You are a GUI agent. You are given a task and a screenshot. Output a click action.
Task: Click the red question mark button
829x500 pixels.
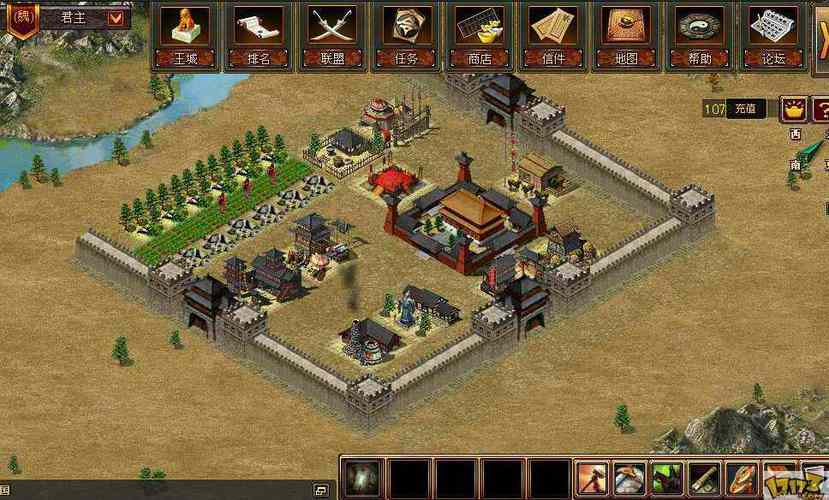pyautogui.click(x=821, y=107)
